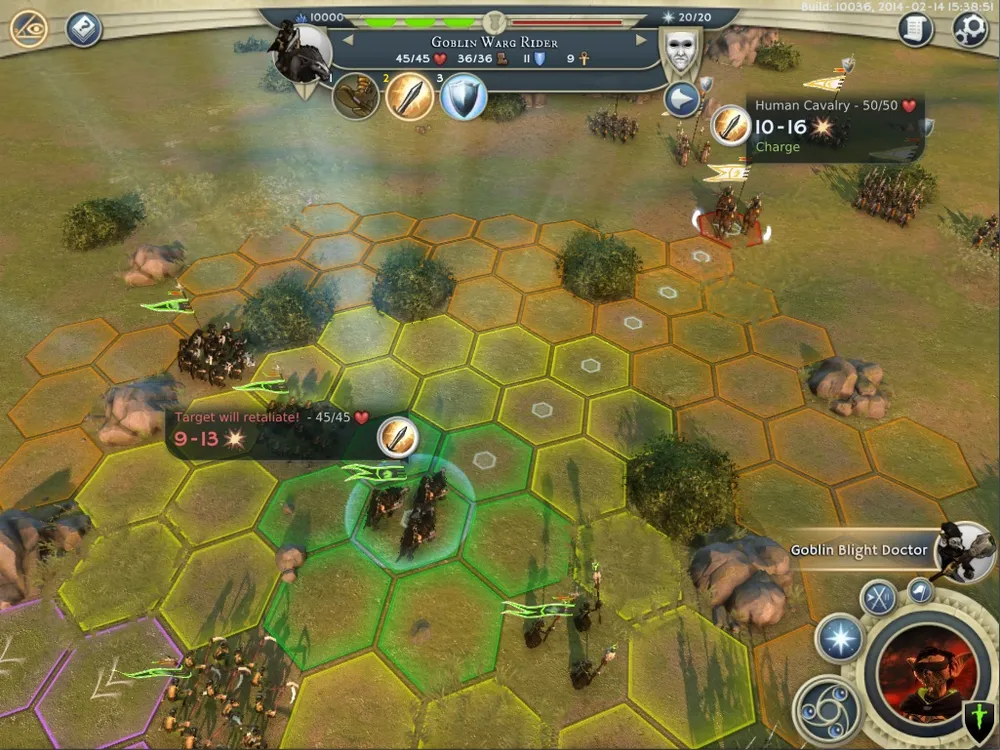The width and height of the screenshot is (1000, 750).
Task: Click the blue arrow next-unit button
Action: (682, 100)
